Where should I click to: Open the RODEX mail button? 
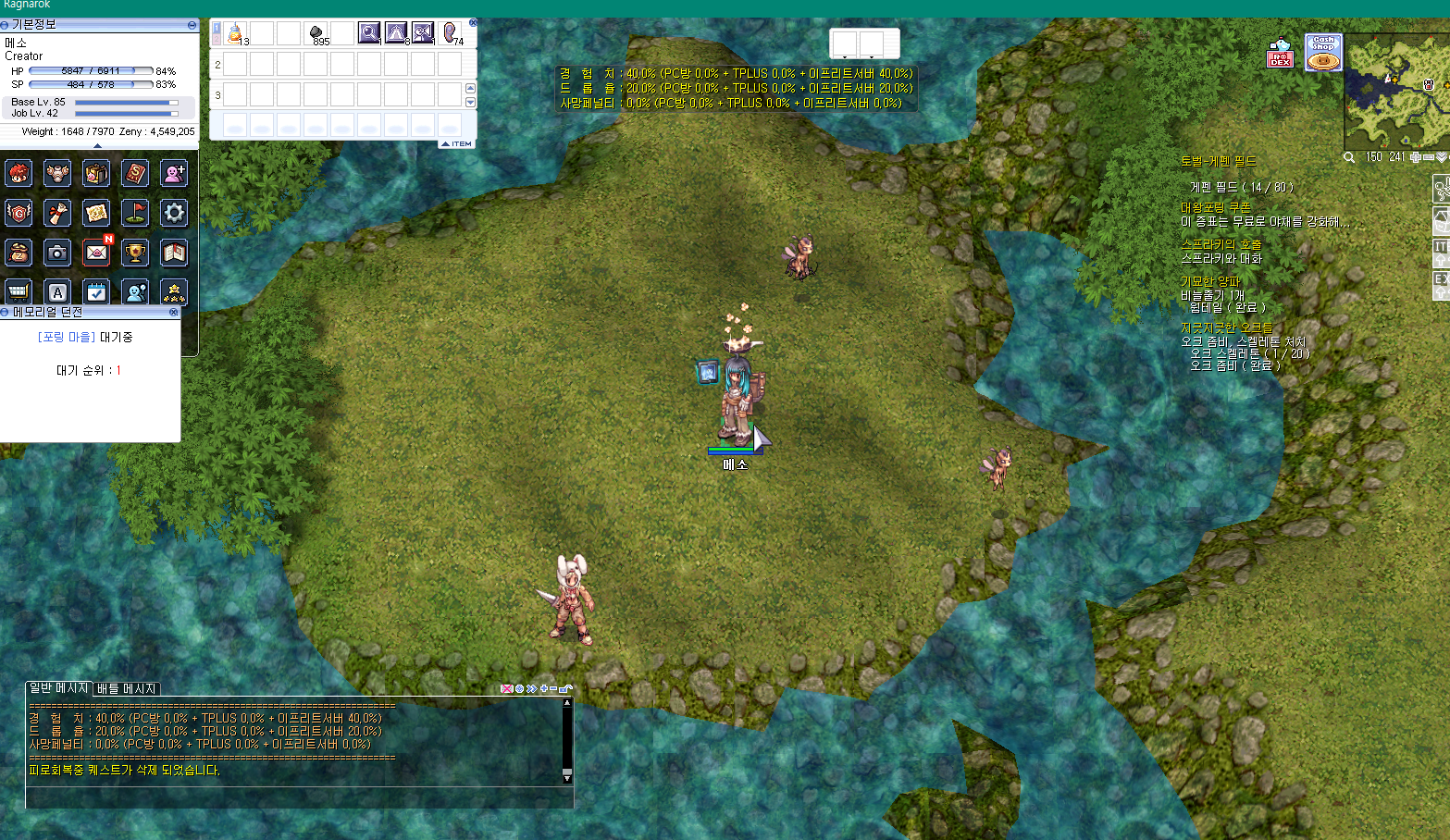tap(1280, 54)
